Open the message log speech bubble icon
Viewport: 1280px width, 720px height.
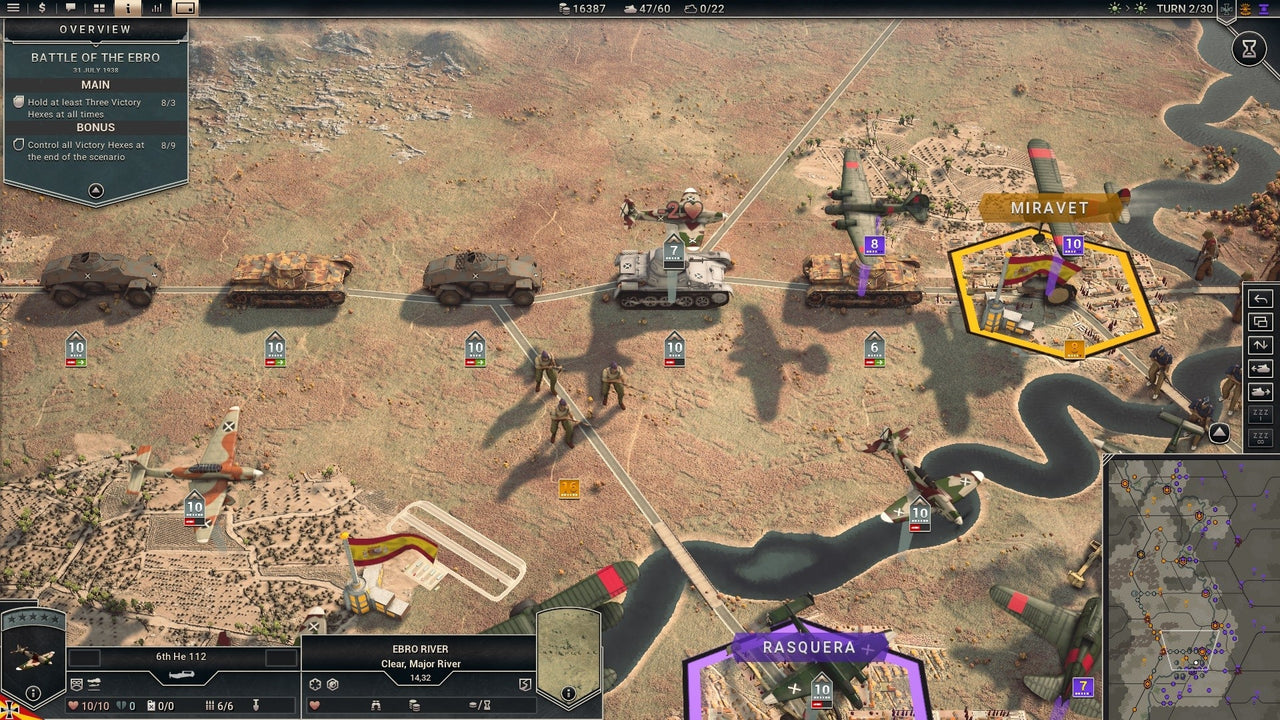click(x=70, y=9)
